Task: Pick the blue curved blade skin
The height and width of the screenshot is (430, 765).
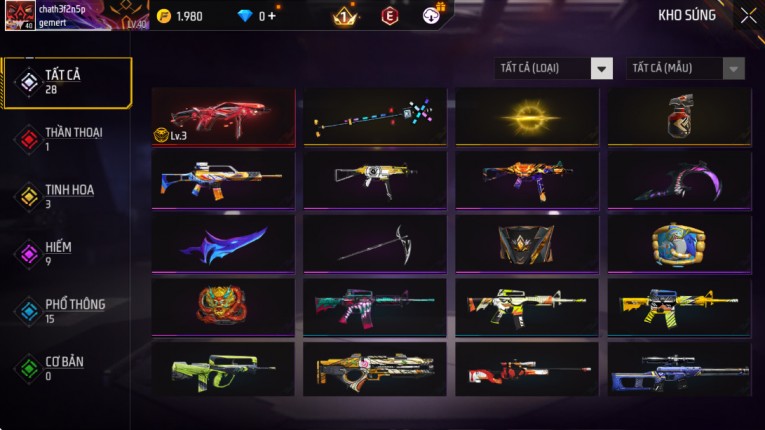Action: [x=223, y=243]
